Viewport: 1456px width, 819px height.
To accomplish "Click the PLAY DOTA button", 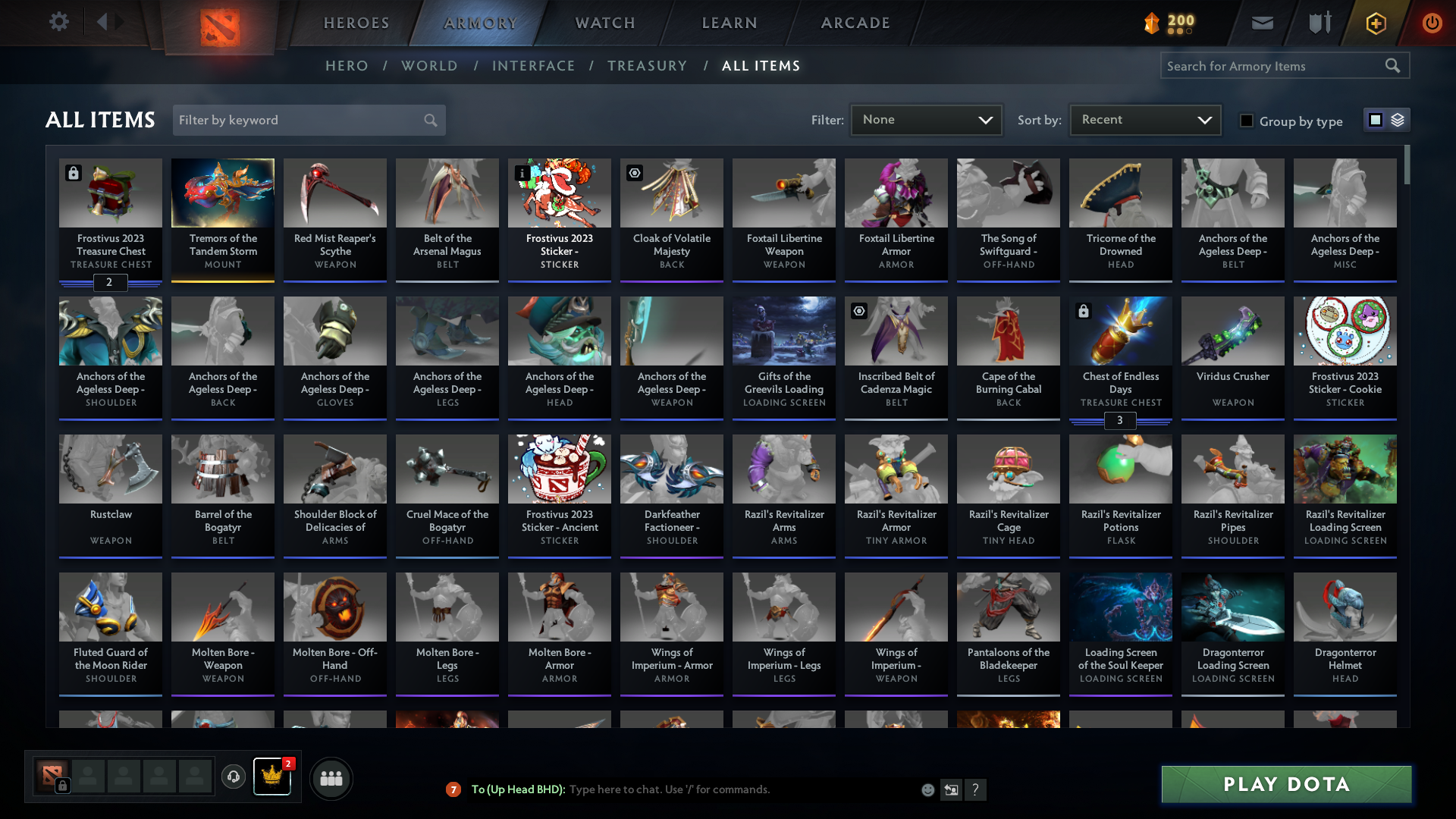I will (1285, 784).
